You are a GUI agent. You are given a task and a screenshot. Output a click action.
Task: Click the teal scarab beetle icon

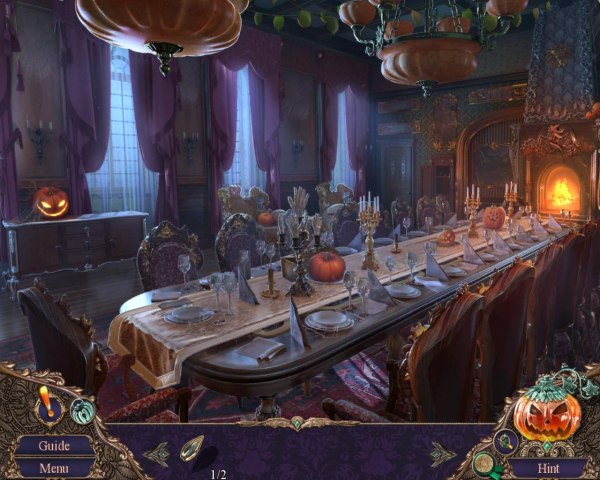coord(82,411)
